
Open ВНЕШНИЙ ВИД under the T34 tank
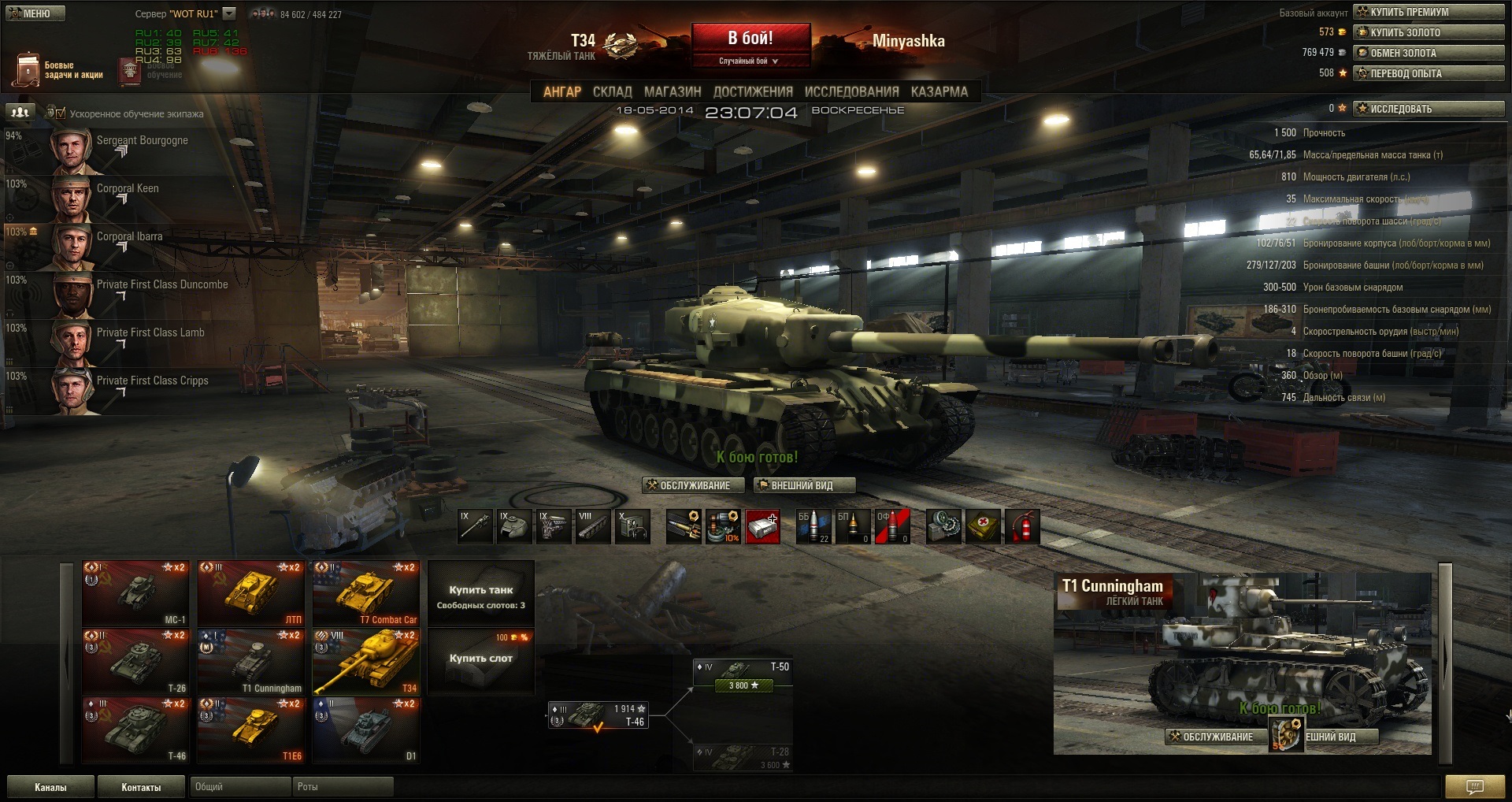(803, 485)
